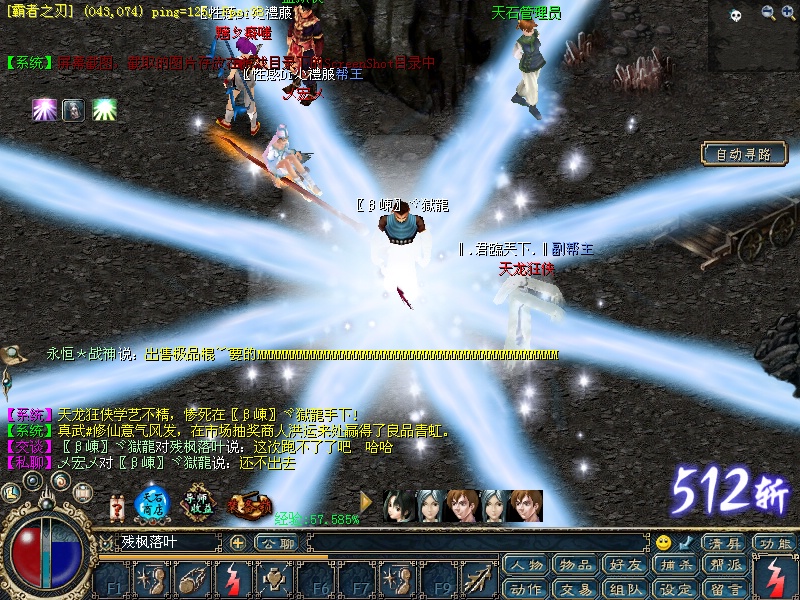Use the meteor rock skill slot
This screenshot has width=800, height=600.
tap(191, 579)
